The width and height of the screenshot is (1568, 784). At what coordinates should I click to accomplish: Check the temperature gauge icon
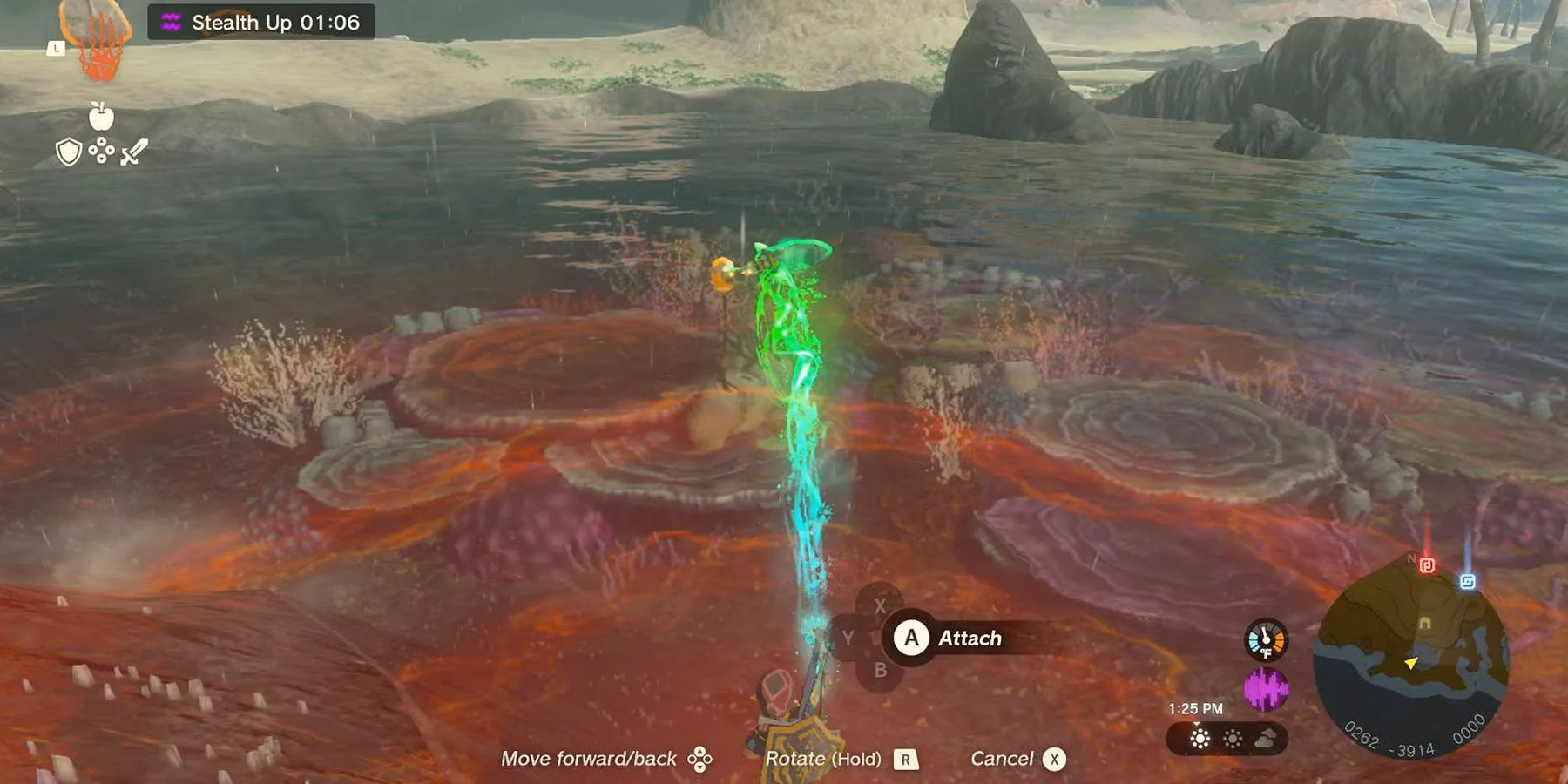coord(1266,640)
